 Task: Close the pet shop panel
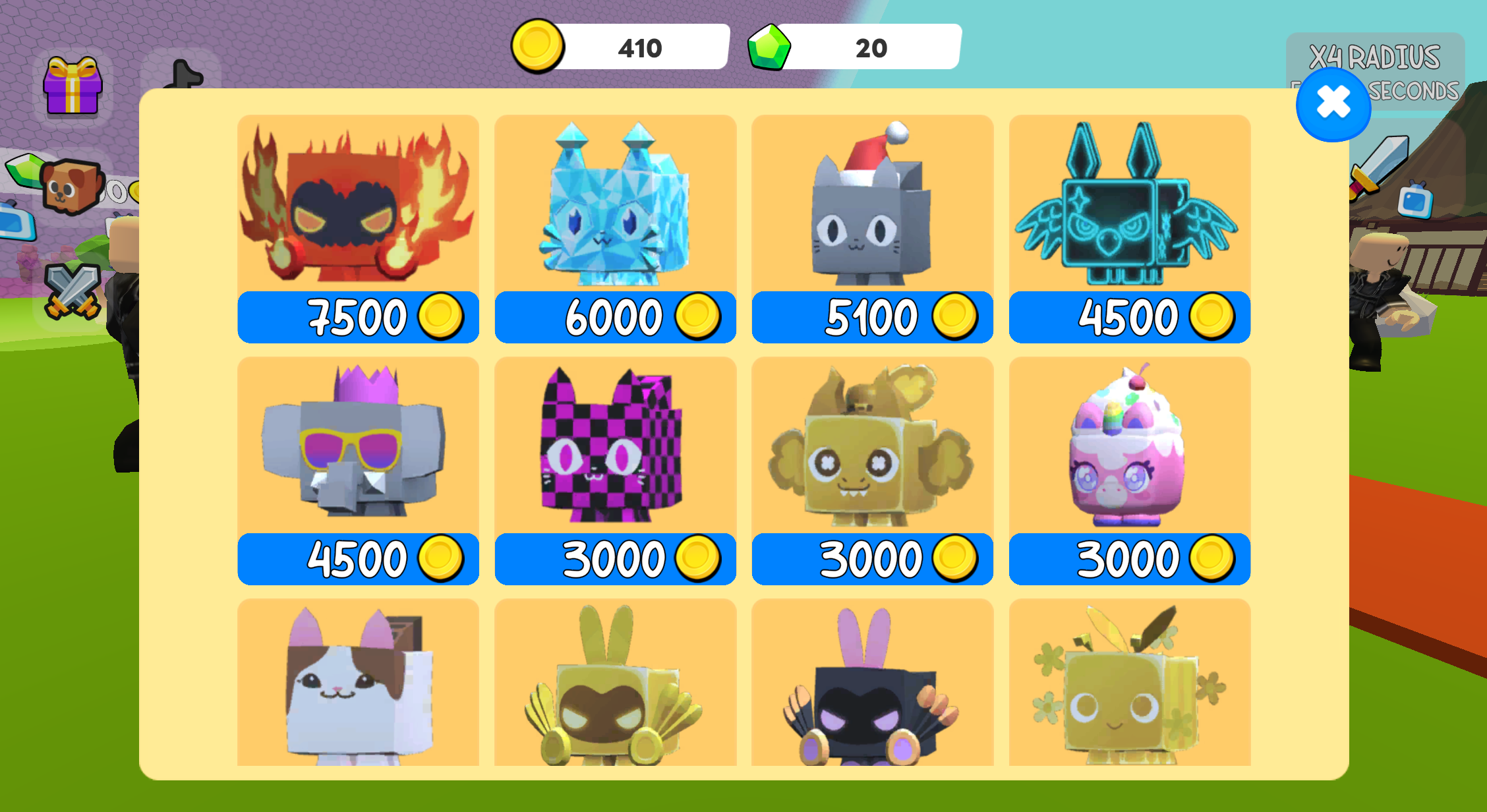coord(1333,104)
